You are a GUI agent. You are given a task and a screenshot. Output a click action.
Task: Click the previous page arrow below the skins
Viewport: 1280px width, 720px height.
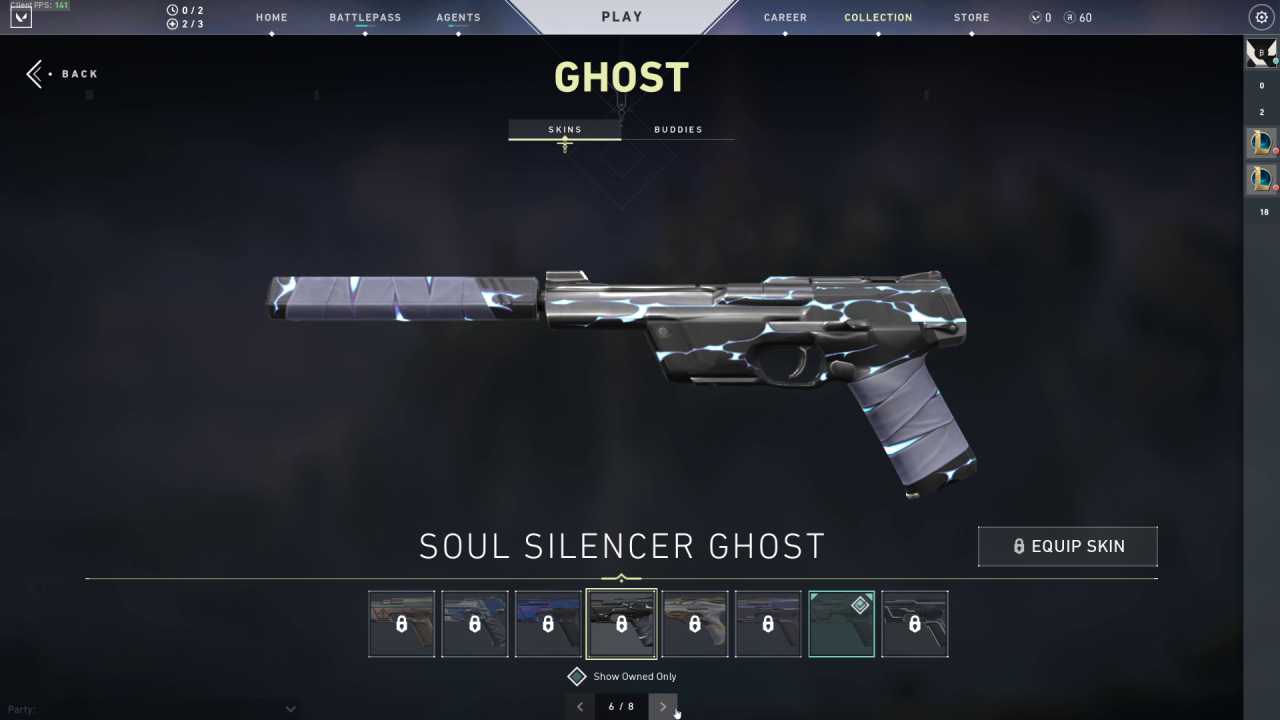tap(580, 707)
